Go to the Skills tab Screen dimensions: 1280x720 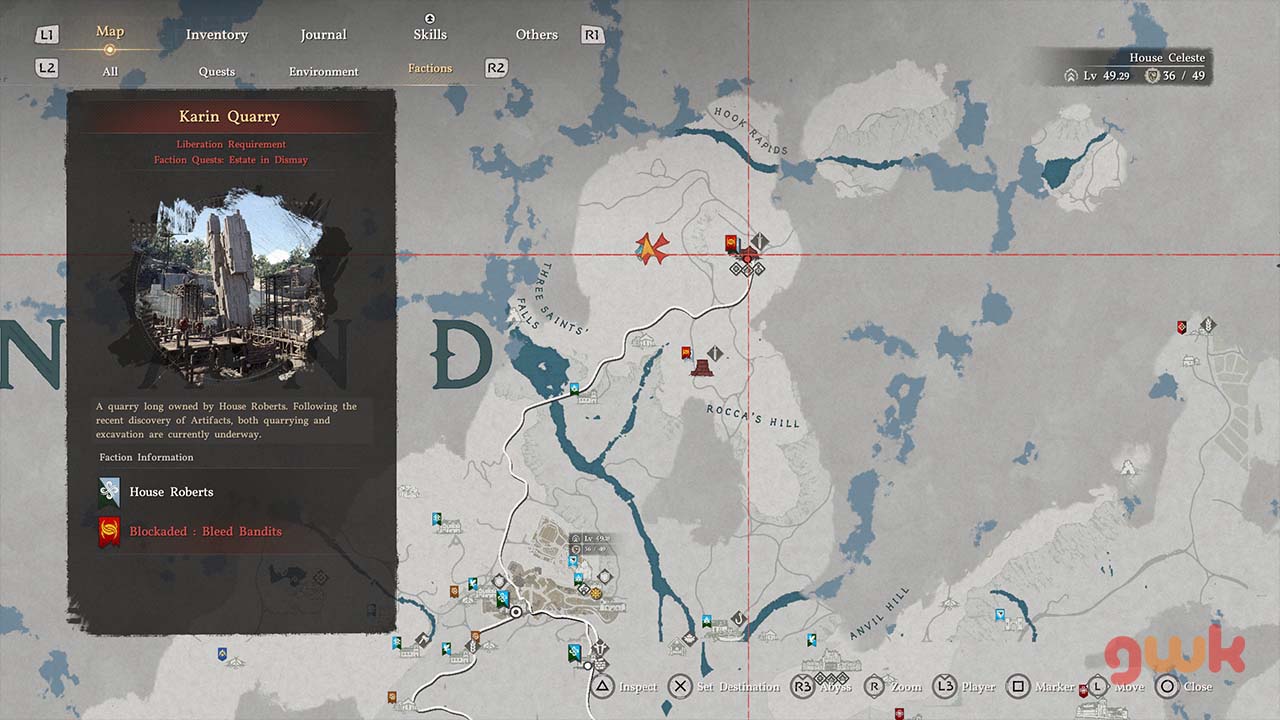point(430,35)
